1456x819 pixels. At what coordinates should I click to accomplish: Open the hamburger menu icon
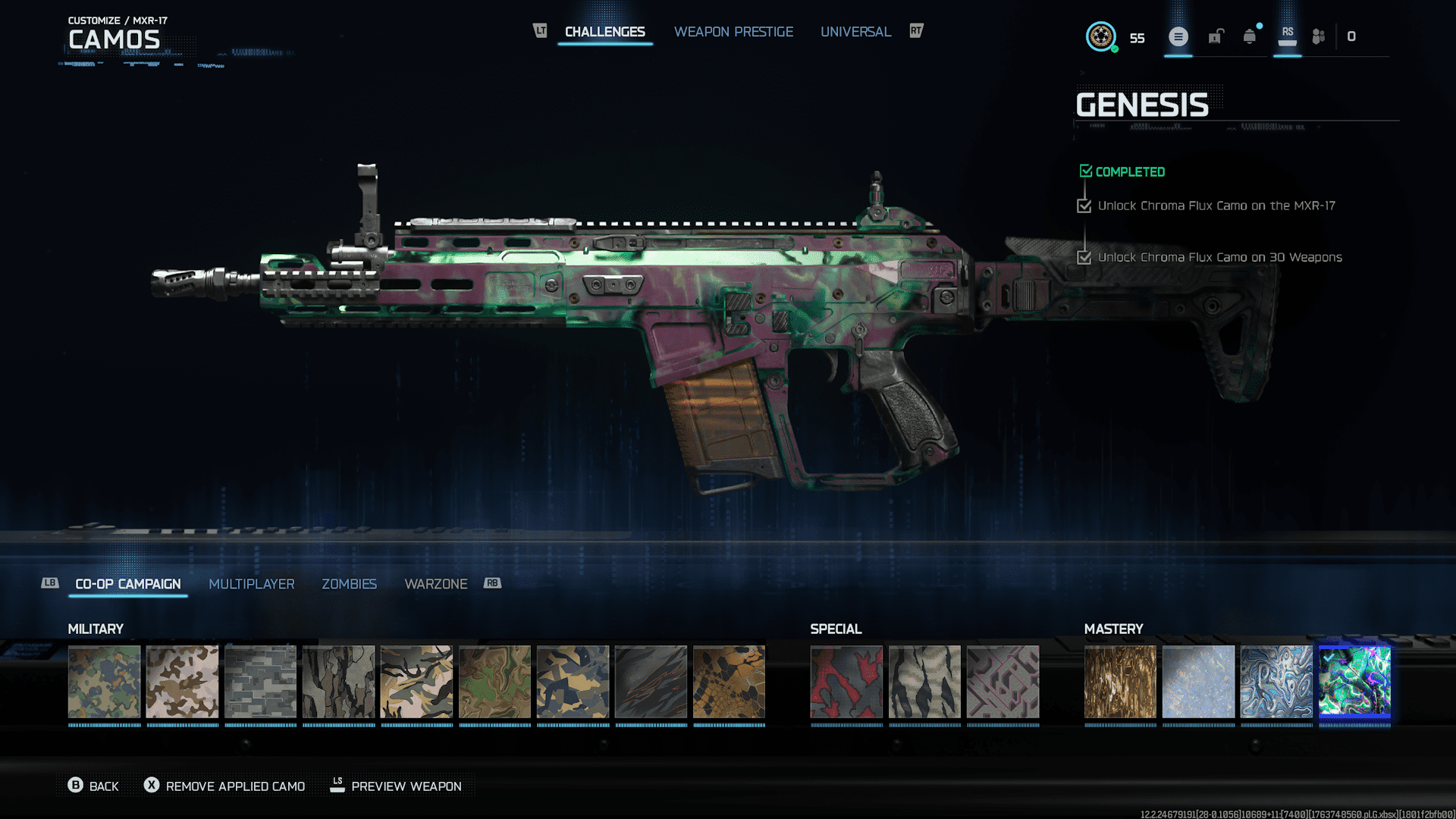click(1178, 36)
